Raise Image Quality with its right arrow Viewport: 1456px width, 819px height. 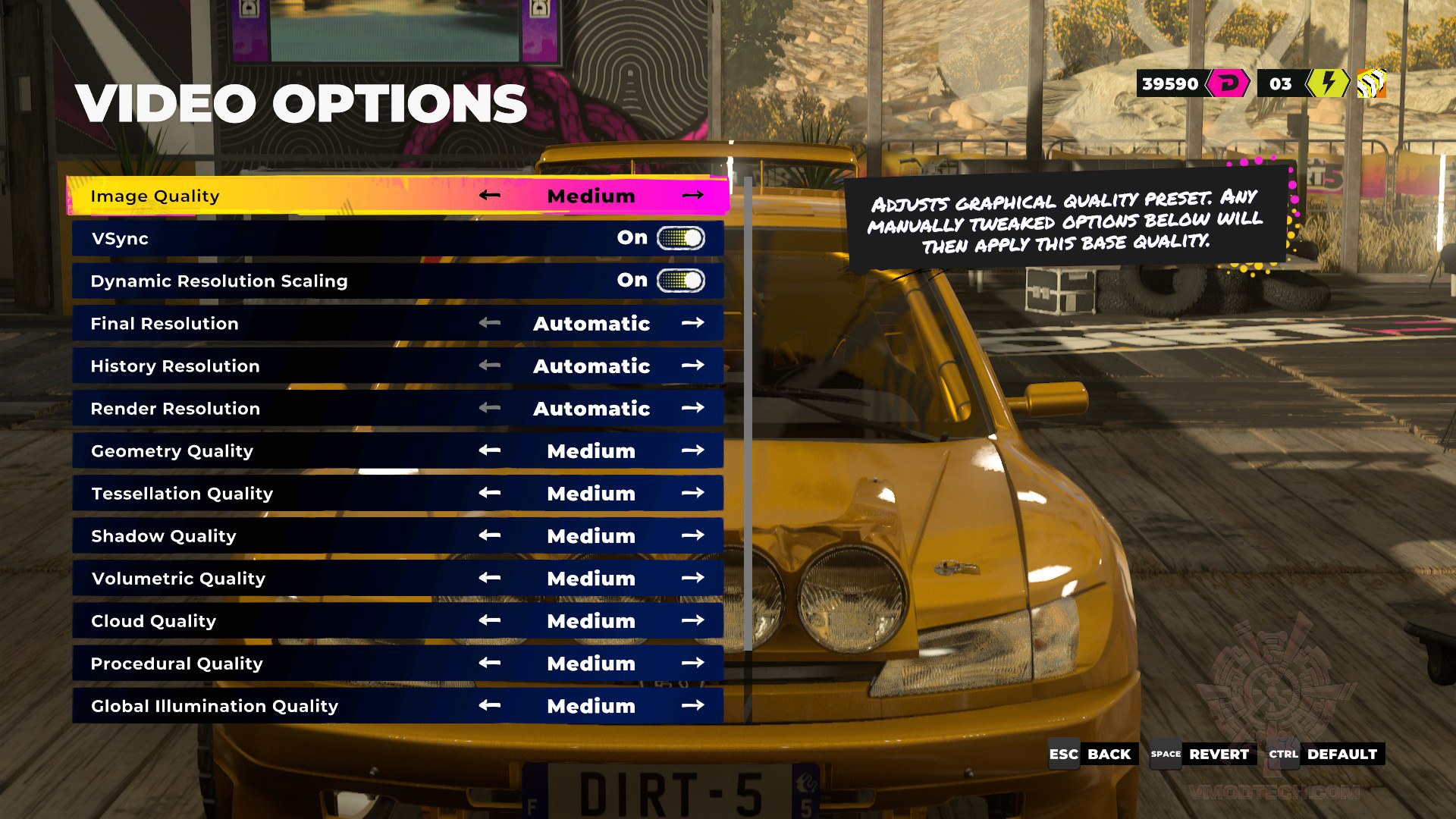tap(692, 196)
